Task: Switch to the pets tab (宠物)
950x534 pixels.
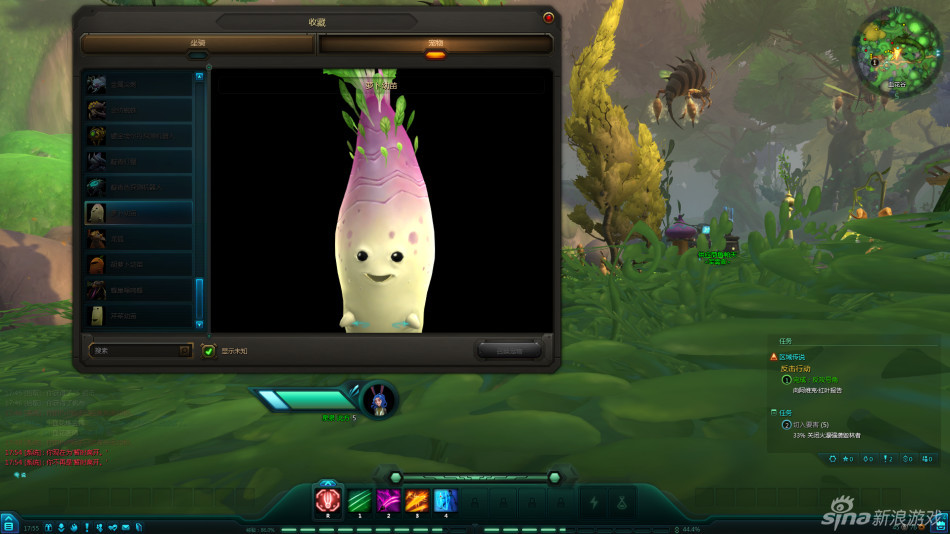Action: point(435,44)
